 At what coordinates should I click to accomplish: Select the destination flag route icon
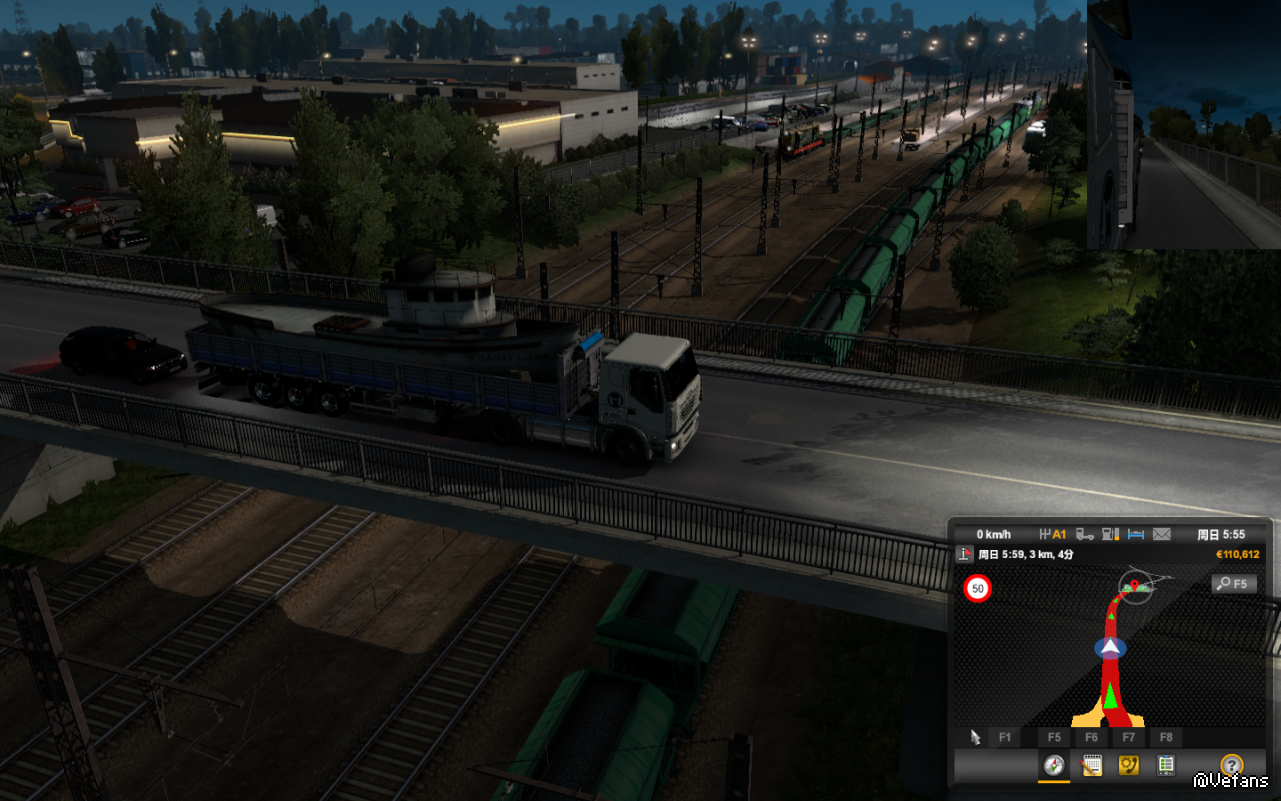[965, 554]
